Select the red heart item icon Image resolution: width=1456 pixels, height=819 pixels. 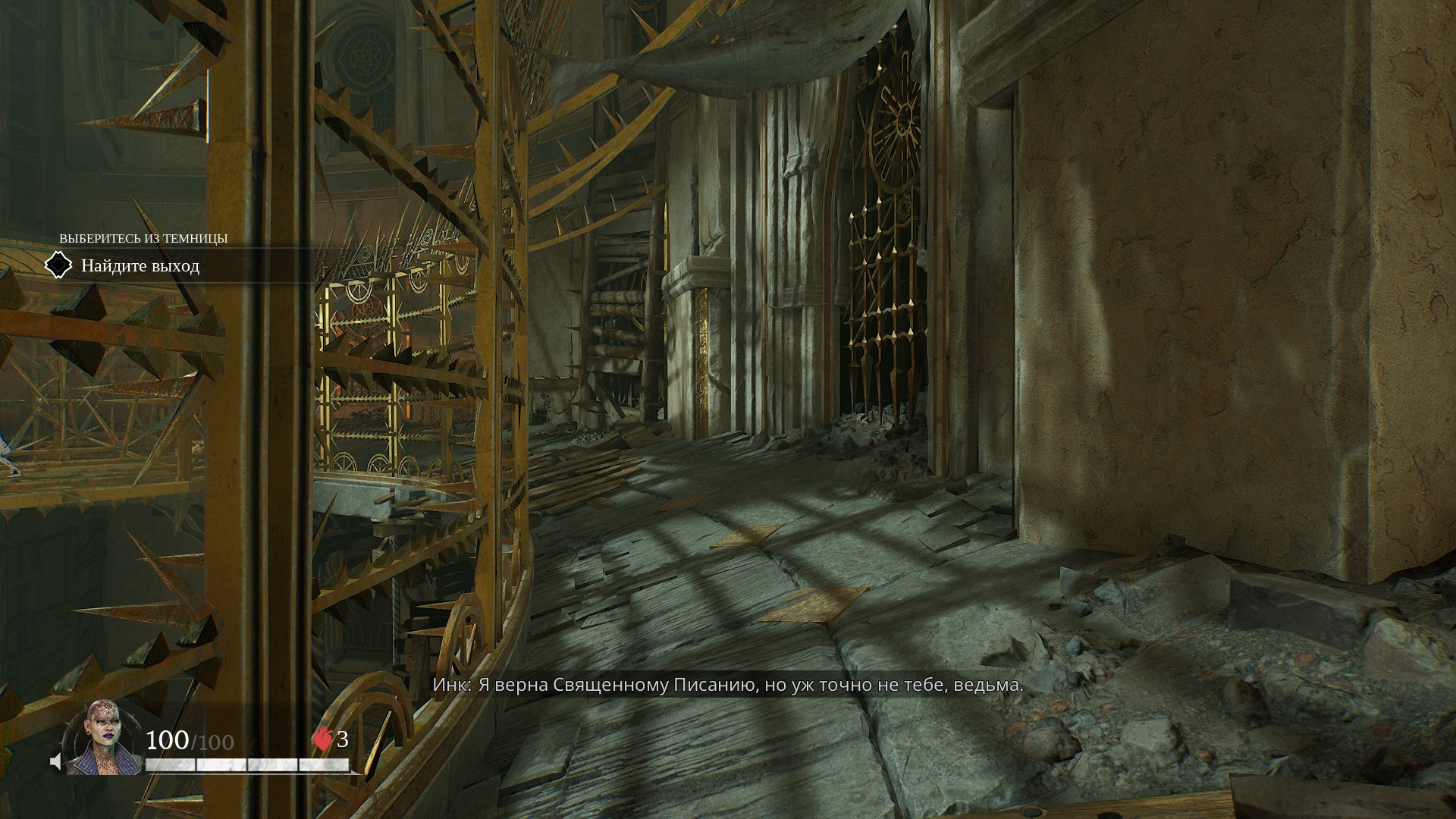pyautogui.click(x=323, y=739)
